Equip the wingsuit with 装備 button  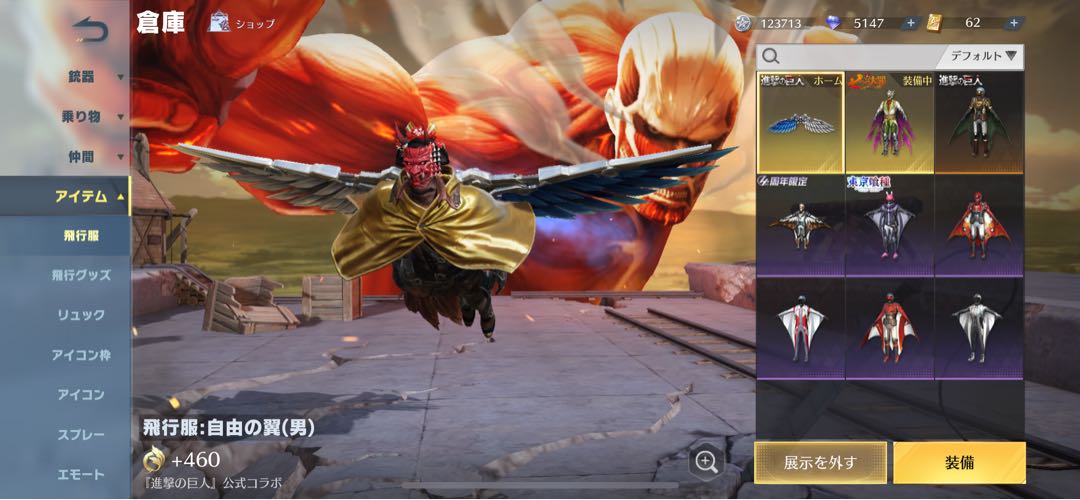pyautogui.click(x=959, y=462)
